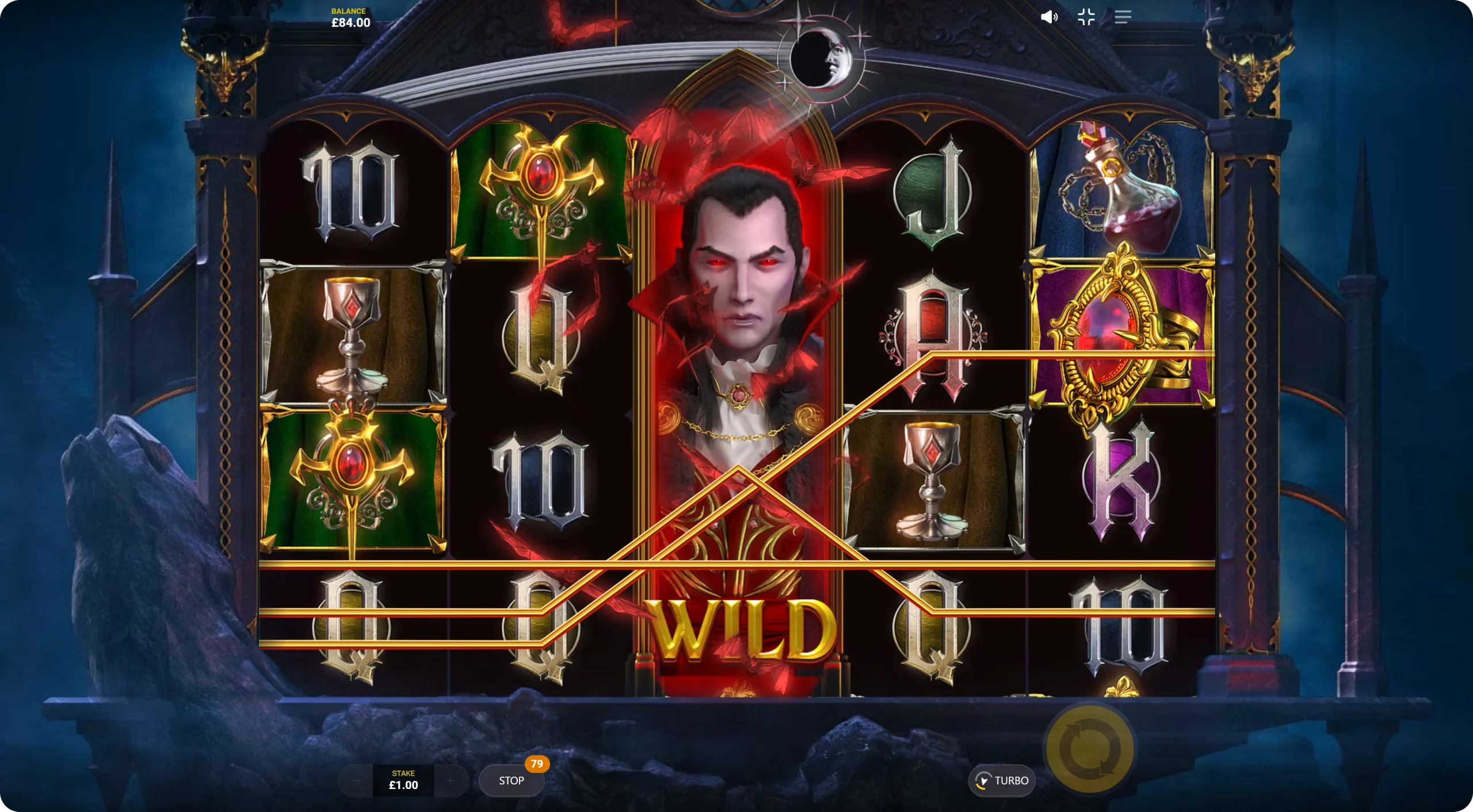Open the stake amount selector
This screenshot has width=1473, height=812.
point(403,780)
